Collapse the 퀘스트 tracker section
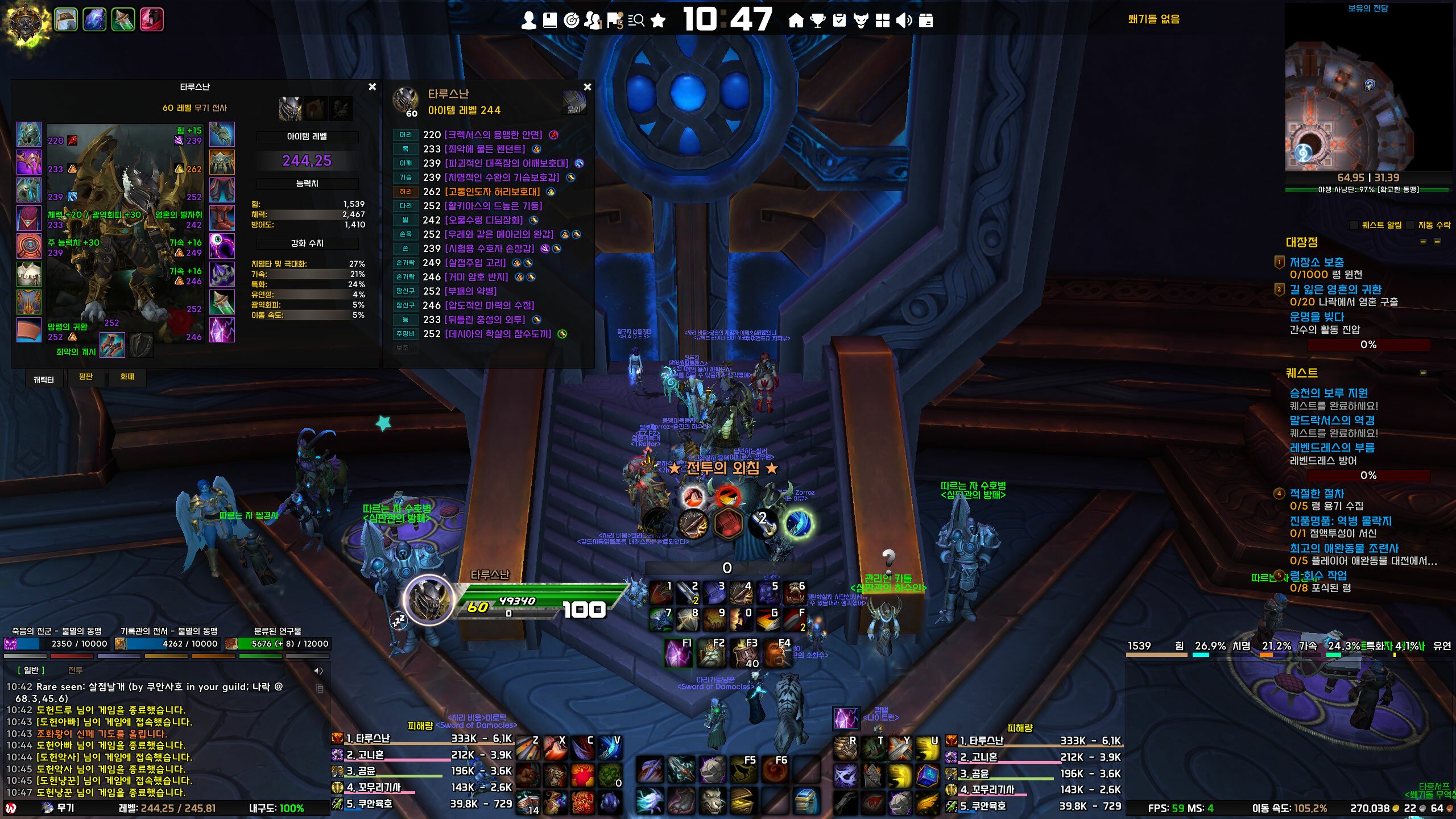Screen dimensions: 1456x819 tap(1423, 373)
